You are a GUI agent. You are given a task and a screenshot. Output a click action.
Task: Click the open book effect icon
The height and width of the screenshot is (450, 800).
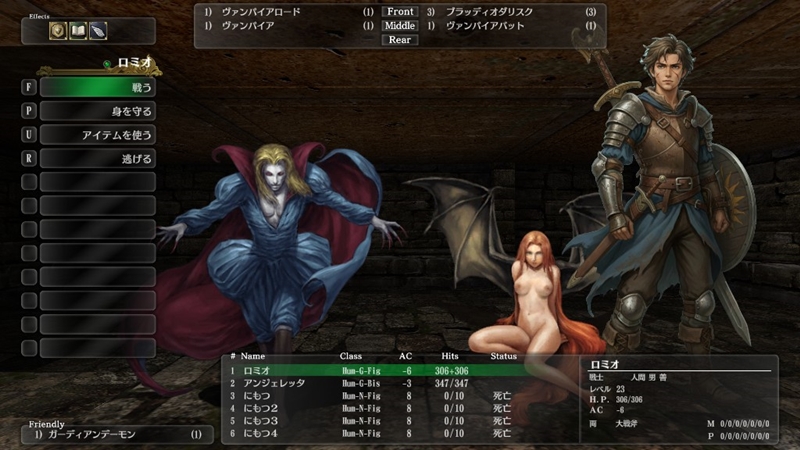click(x=78, y=31)
